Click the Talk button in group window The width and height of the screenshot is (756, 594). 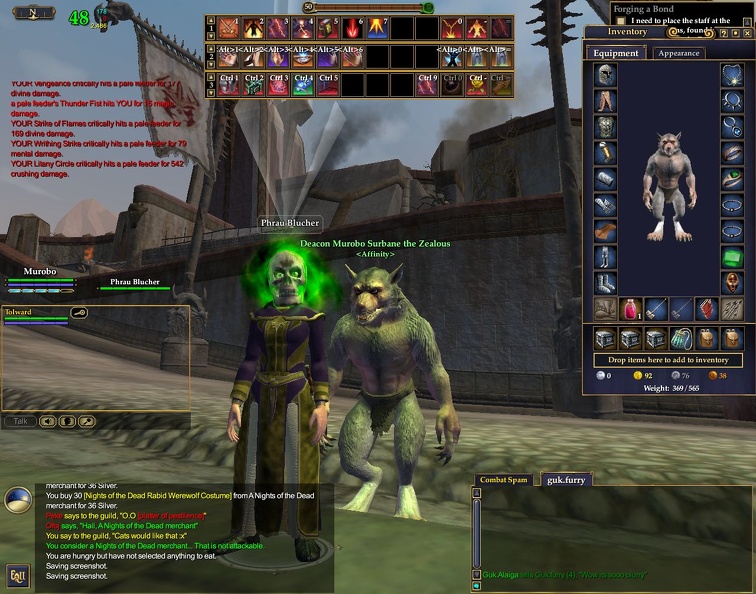pyautogui.click(x=19, y=421)
